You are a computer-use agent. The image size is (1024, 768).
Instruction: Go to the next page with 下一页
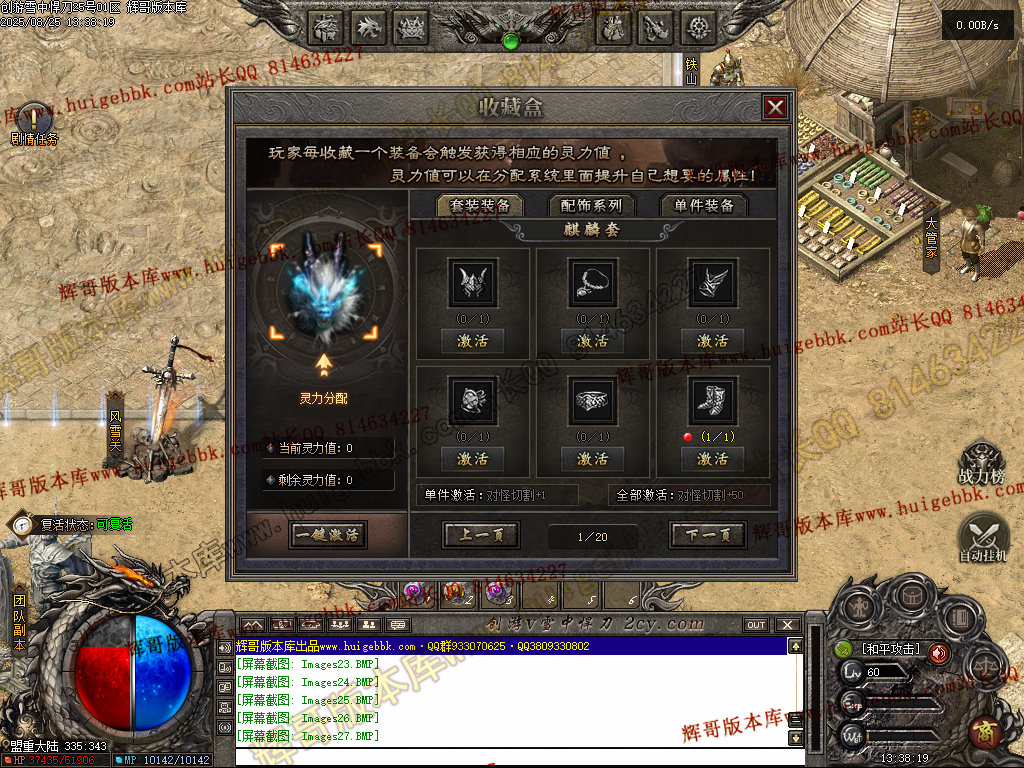[x=708, y=535]
